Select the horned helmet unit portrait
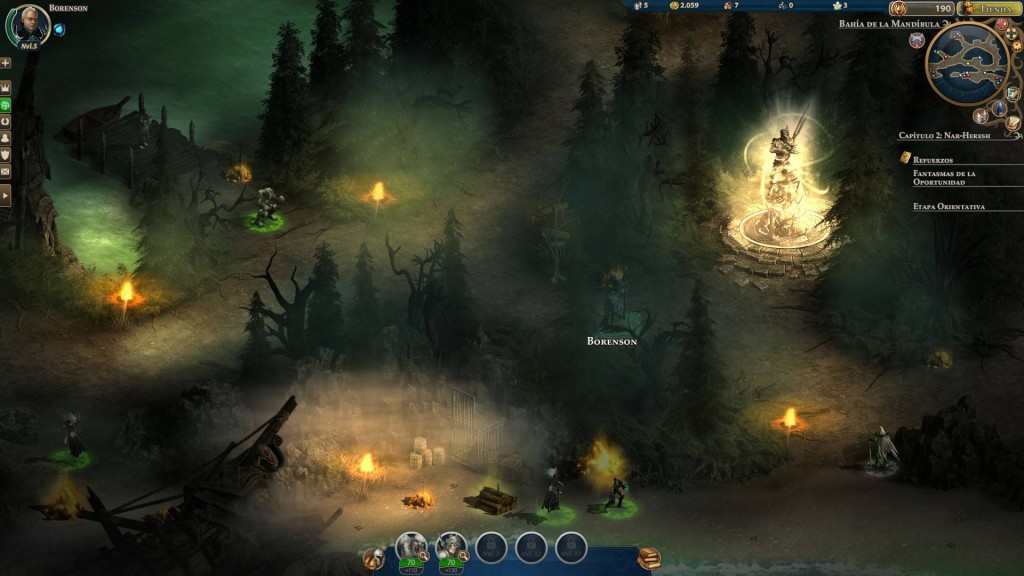The width and height of the screenshot is (1024, 576). pyautogui.click(x=451, y=546)
